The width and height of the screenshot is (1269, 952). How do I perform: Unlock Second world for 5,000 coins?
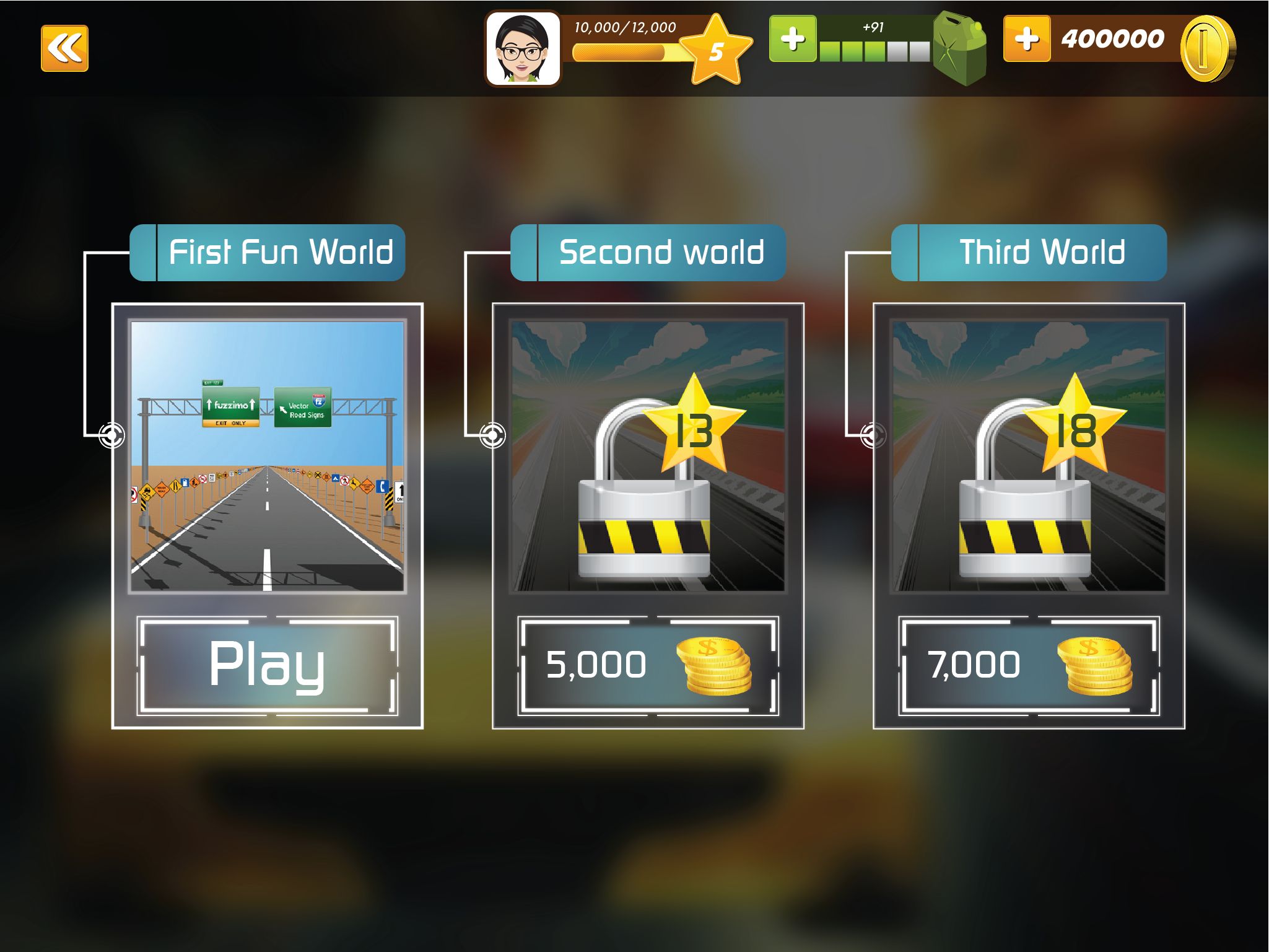[648, 665]
